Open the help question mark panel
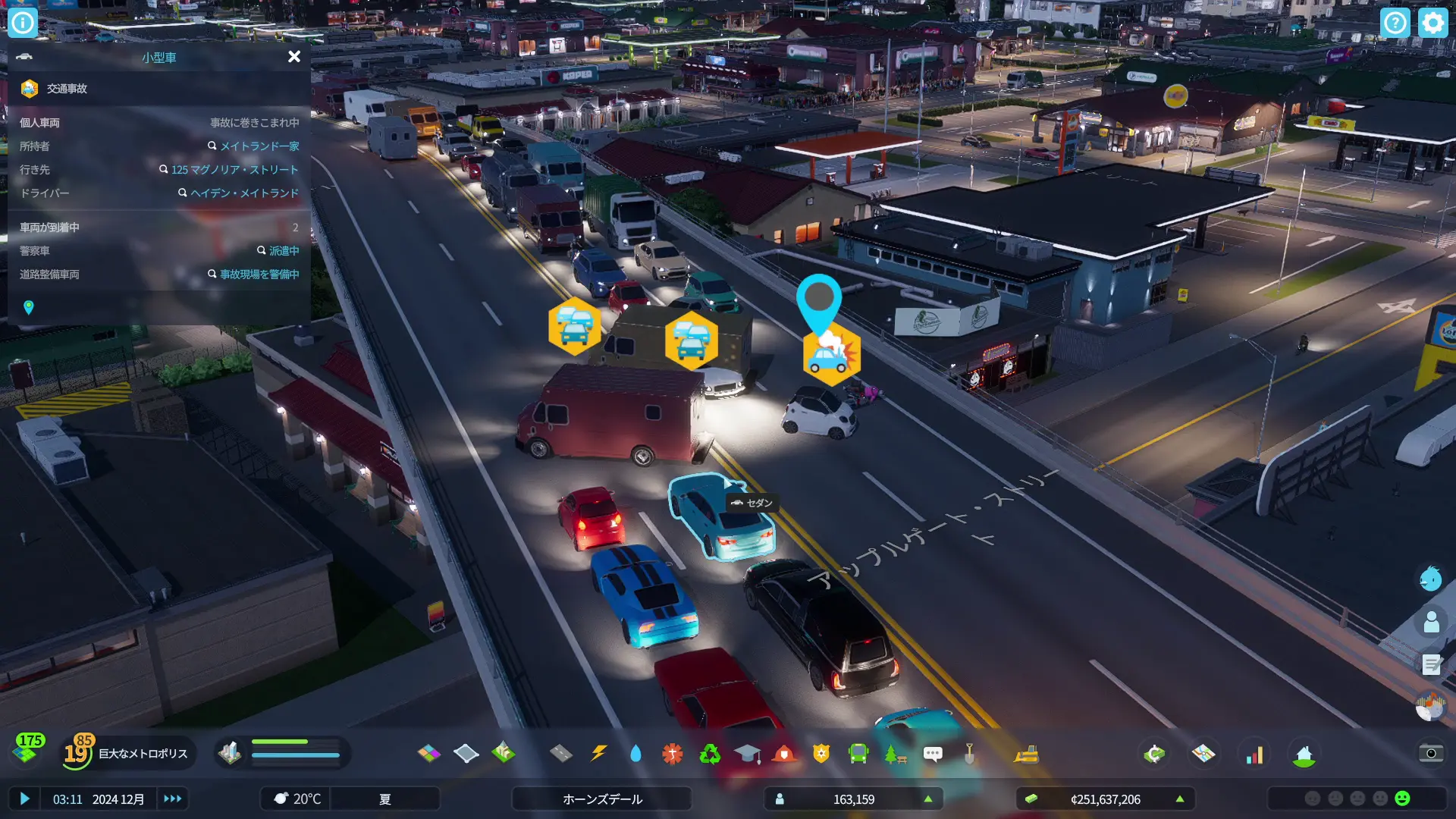 (1395, 23)
